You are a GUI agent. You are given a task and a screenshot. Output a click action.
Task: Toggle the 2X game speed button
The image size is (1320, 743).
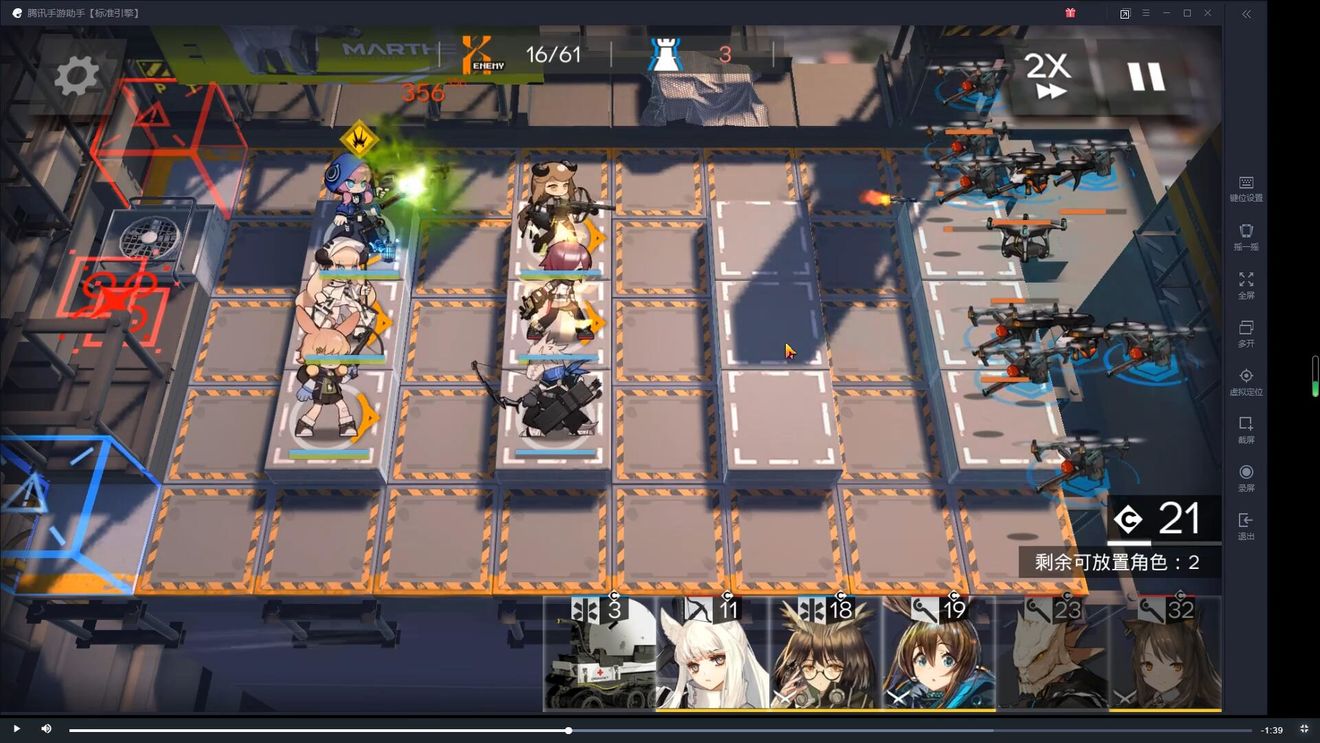(x=1047, y=76)
